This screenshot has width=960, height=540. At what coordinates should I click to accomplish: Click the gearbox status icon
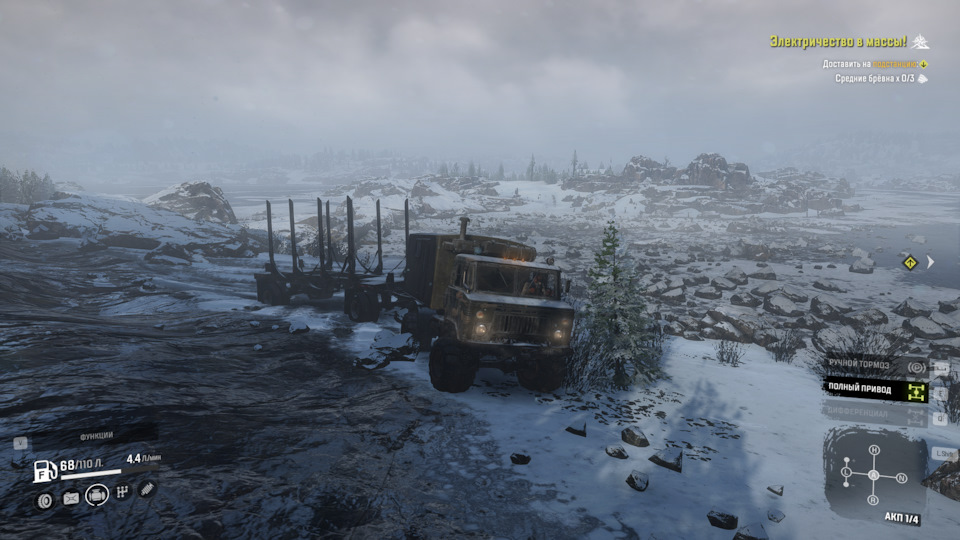[x=123, y=492]
